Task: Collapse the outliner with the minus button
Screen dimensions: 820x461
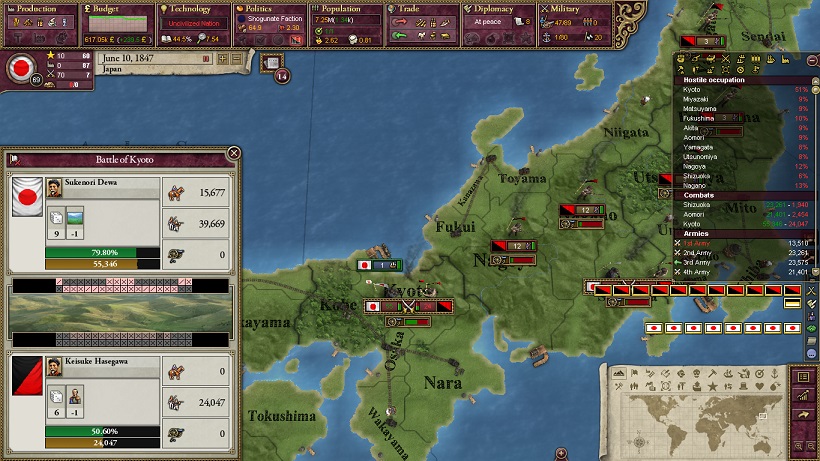Action: (x=811, y=60)
